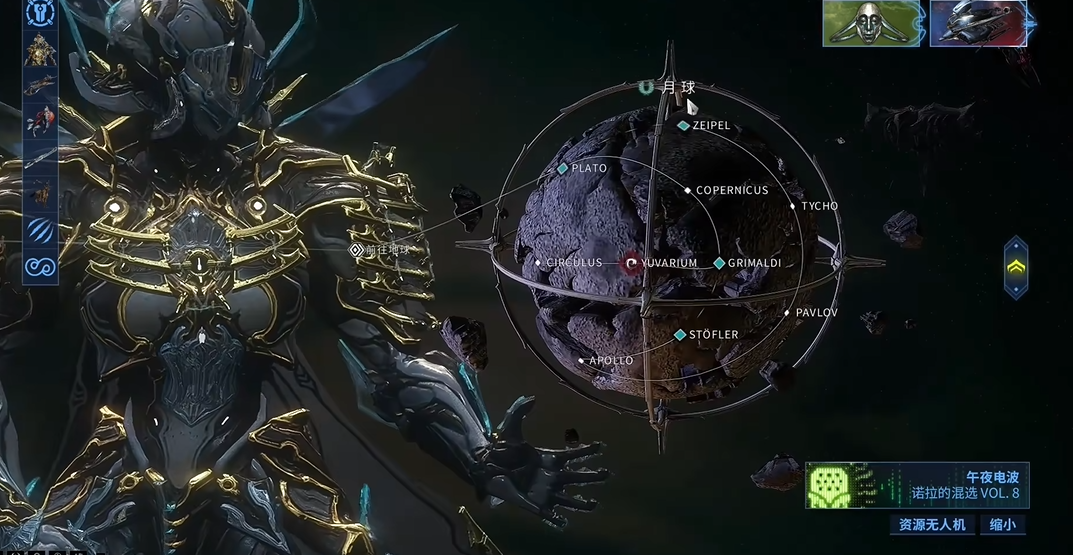
Task: Open the Stöfler mission node
Action: (x=680, y=335)
